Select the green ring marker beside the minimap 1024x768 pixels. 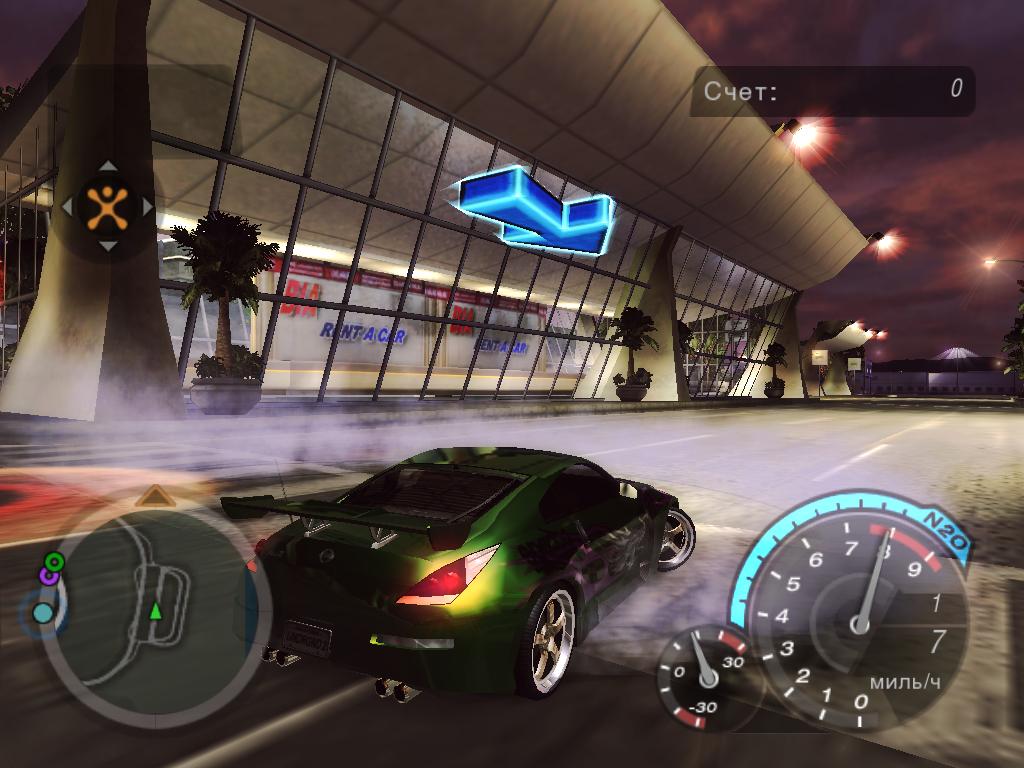54,561
